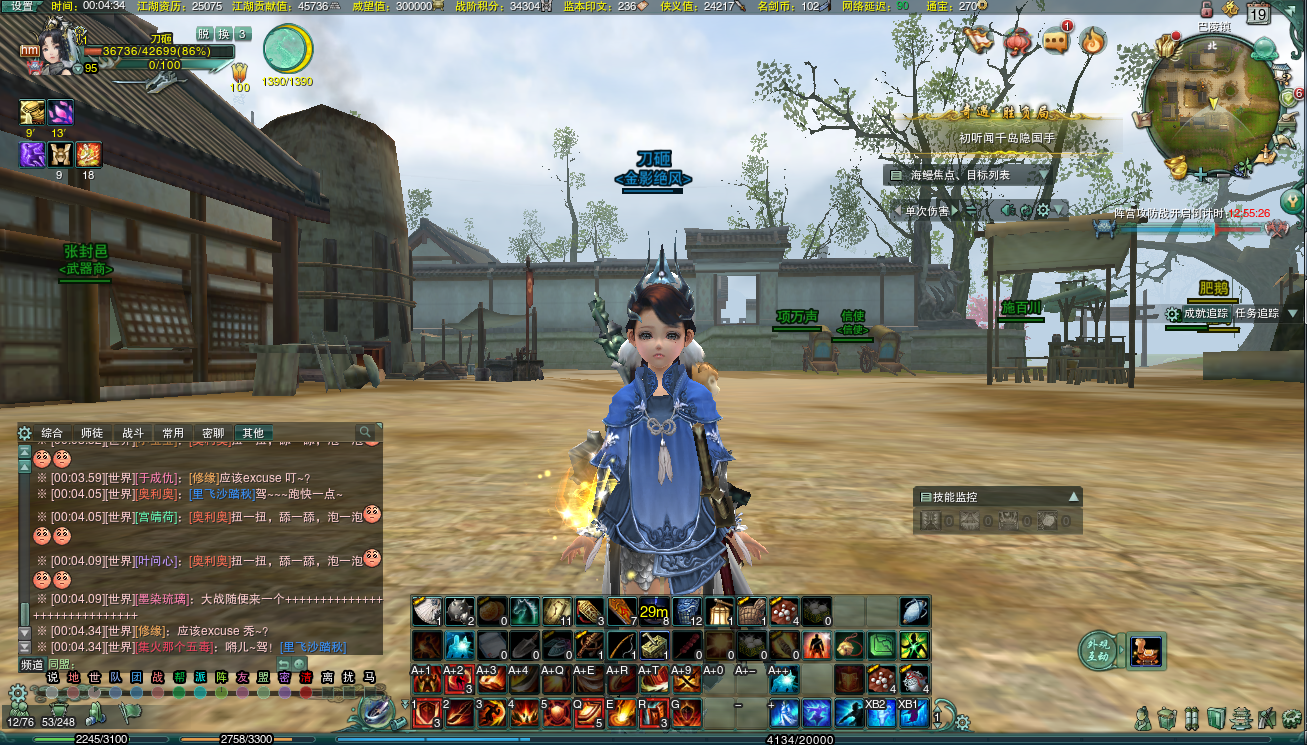Click the flame icon near the minimap
Screen dimensions: 1307x745
(x=1094, y=41)
